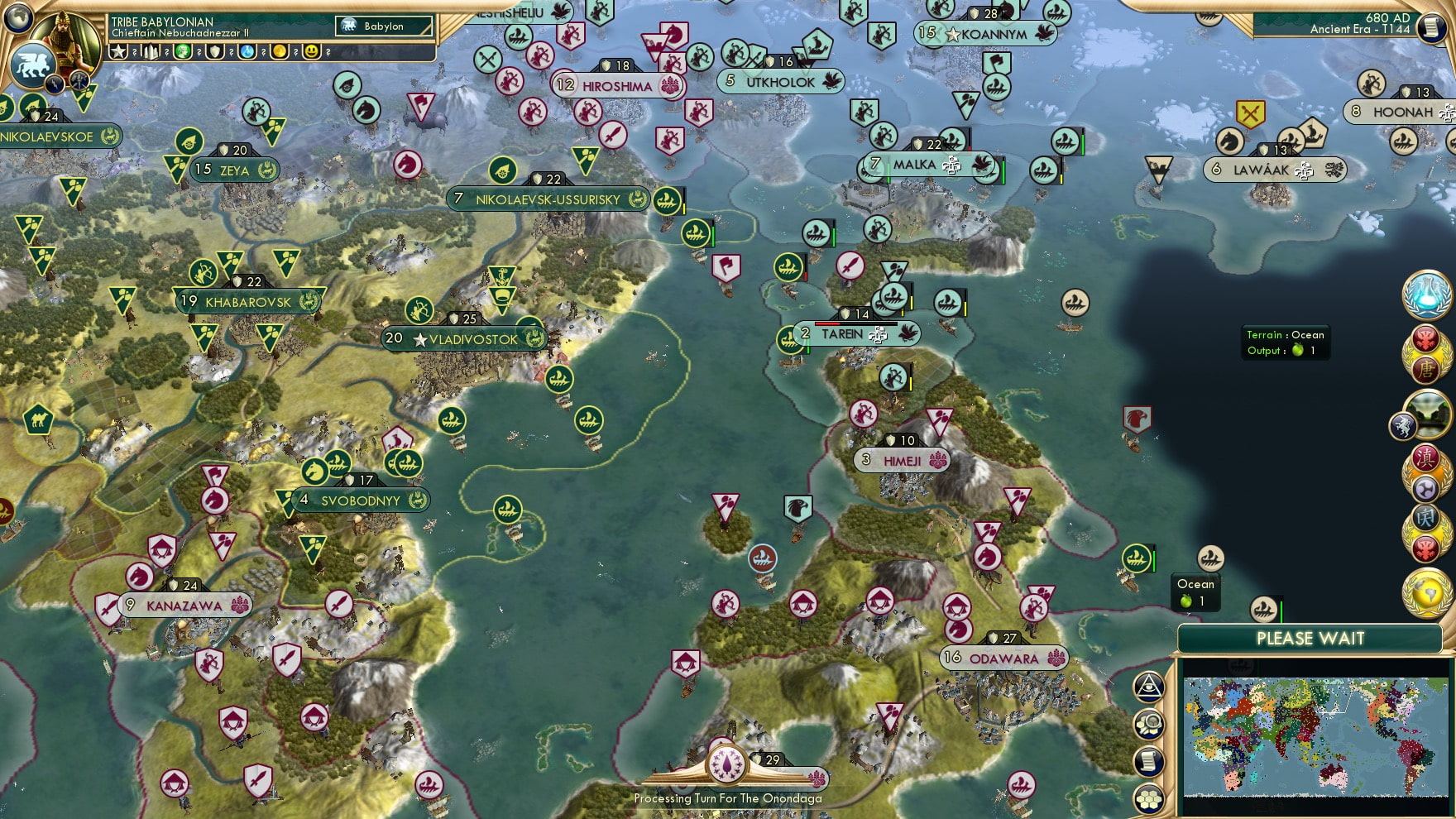Toggle the hex grid button by the minimap
The height and width of the screenshot is (819, 1456).
(x=1149, y=799)
